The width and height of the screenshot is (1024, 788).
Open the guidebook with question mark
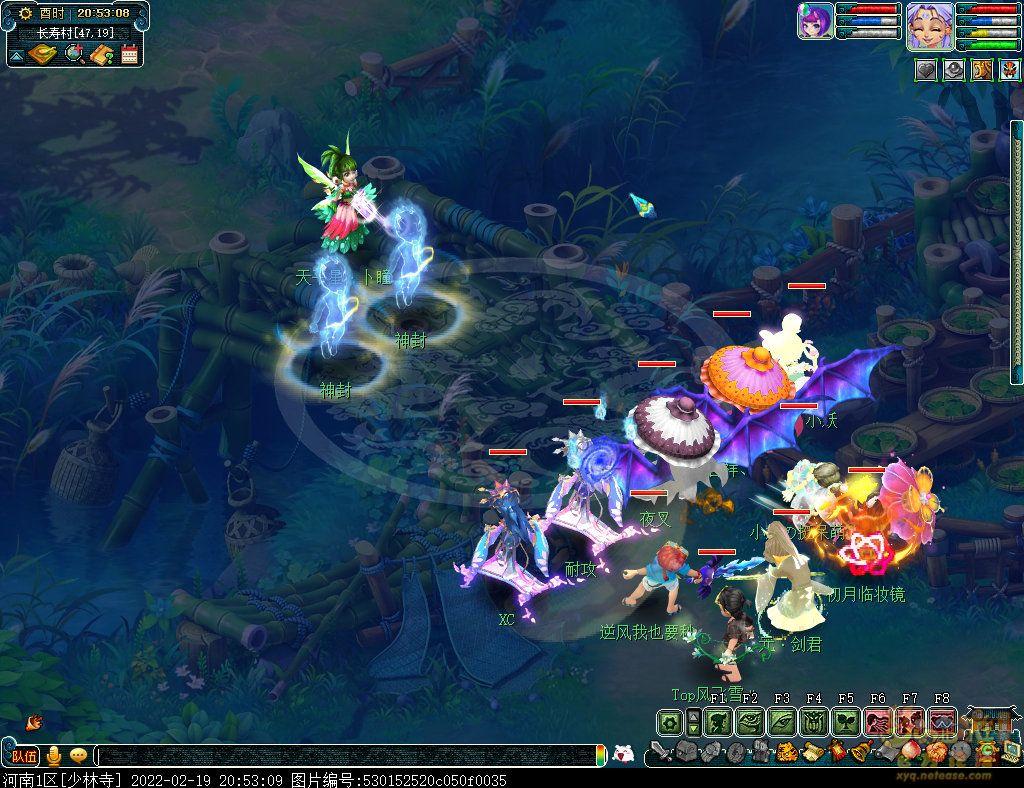101,54
